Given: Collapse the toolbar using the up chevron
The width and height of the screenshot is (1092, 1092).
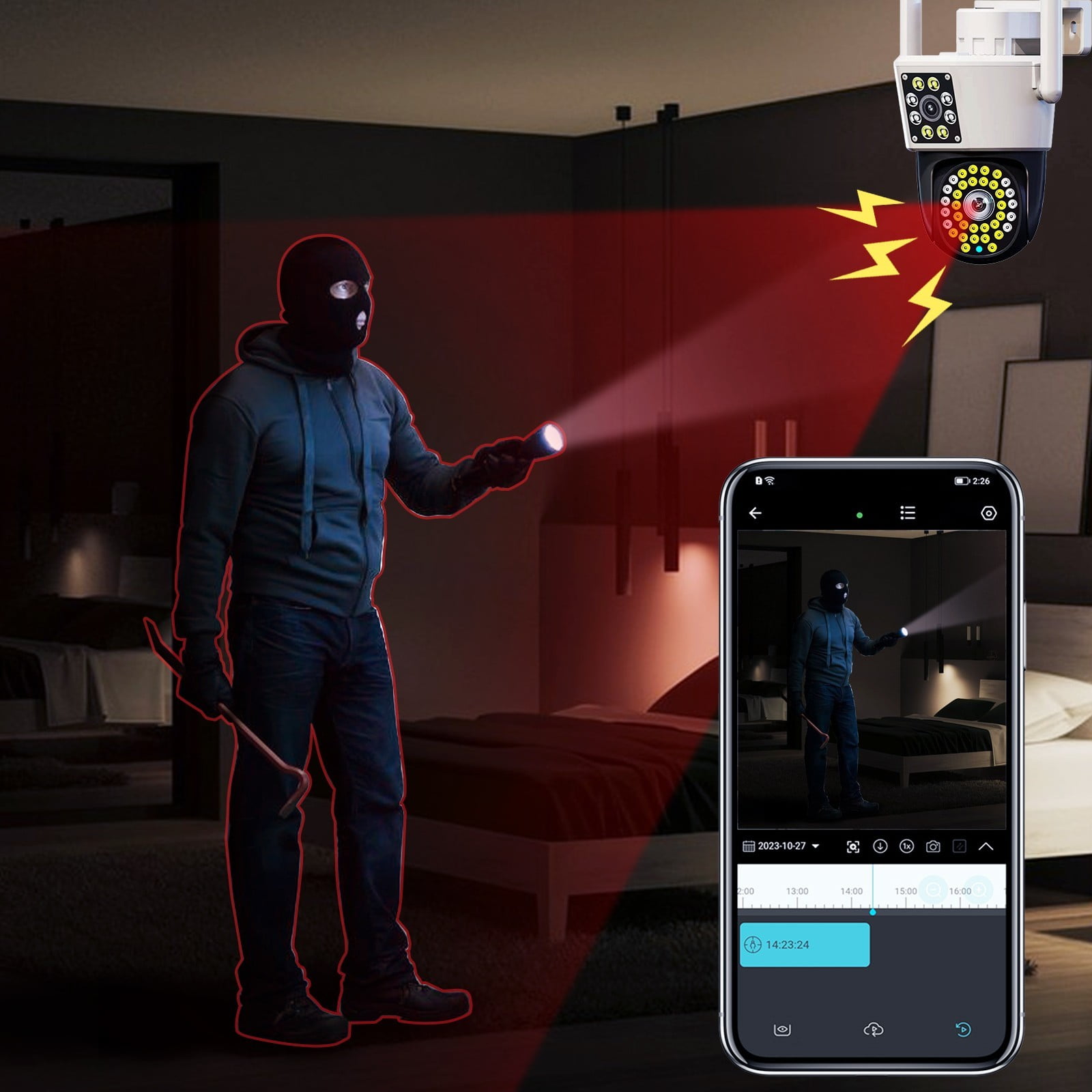Looking at the screenshot, I should (x=986, y=847).
